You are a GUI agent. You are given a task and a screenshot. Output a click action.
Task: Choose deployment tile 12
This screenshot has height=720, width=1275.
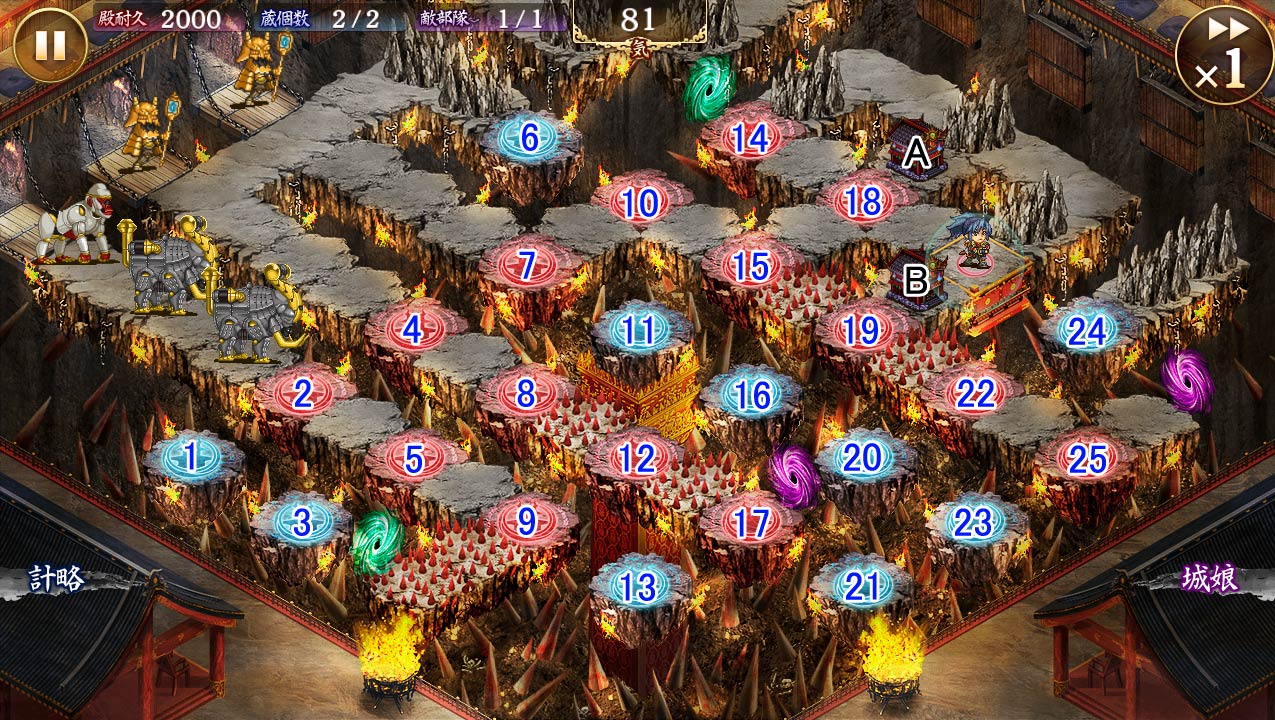click(x=636, y=458)
